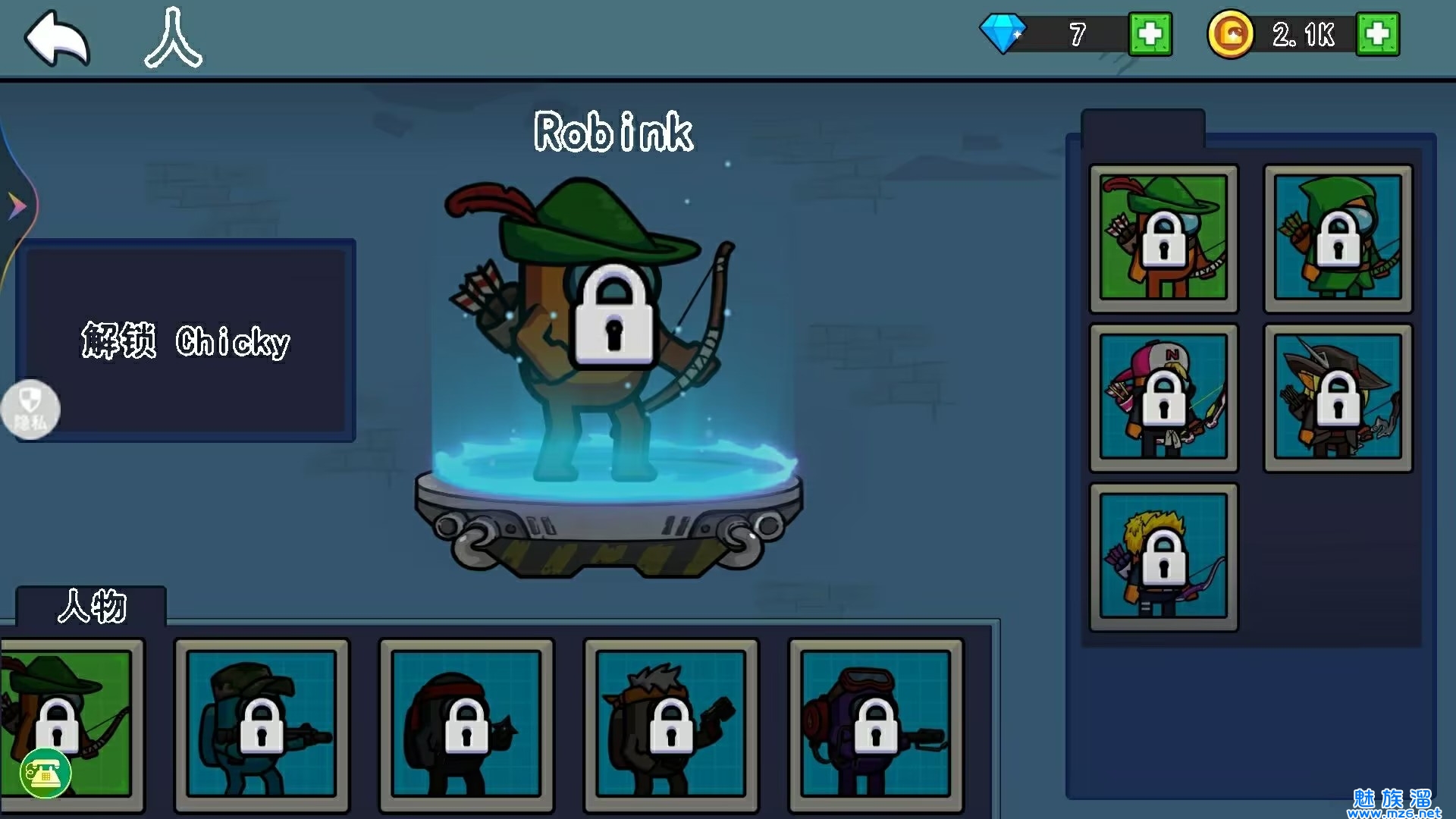Open the privacy shield button
The width and height of the screenshot is (1456, 819).
click(x=30, y=409)
